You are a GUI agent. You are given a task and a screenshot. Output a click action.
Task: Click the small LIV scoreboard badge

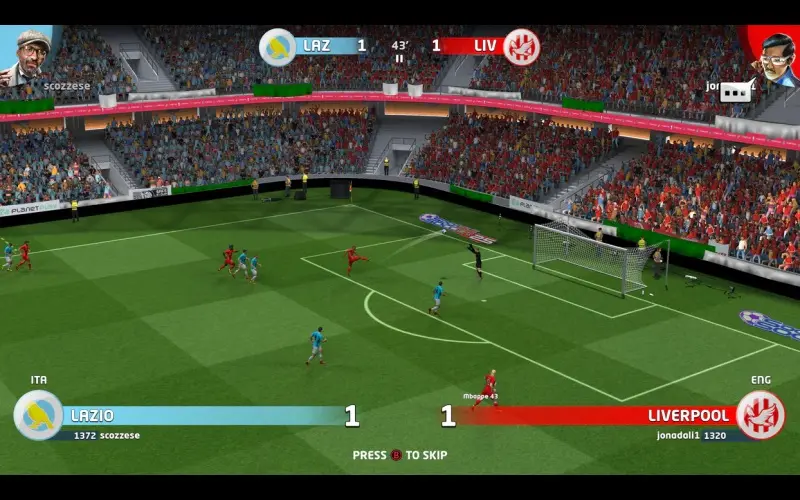[521, 47]
